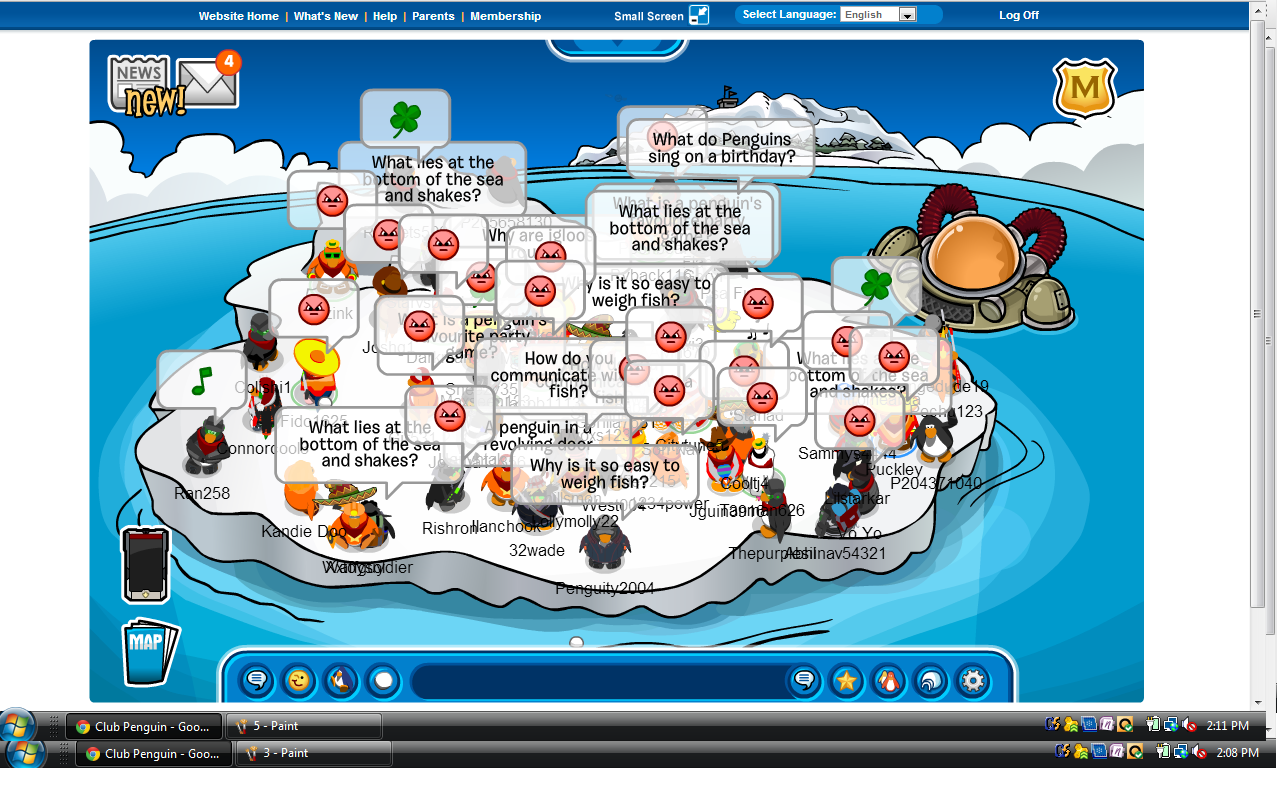Follow the Membership link
This screenshot has width=1280, height=800.
[x=505, y=16]
